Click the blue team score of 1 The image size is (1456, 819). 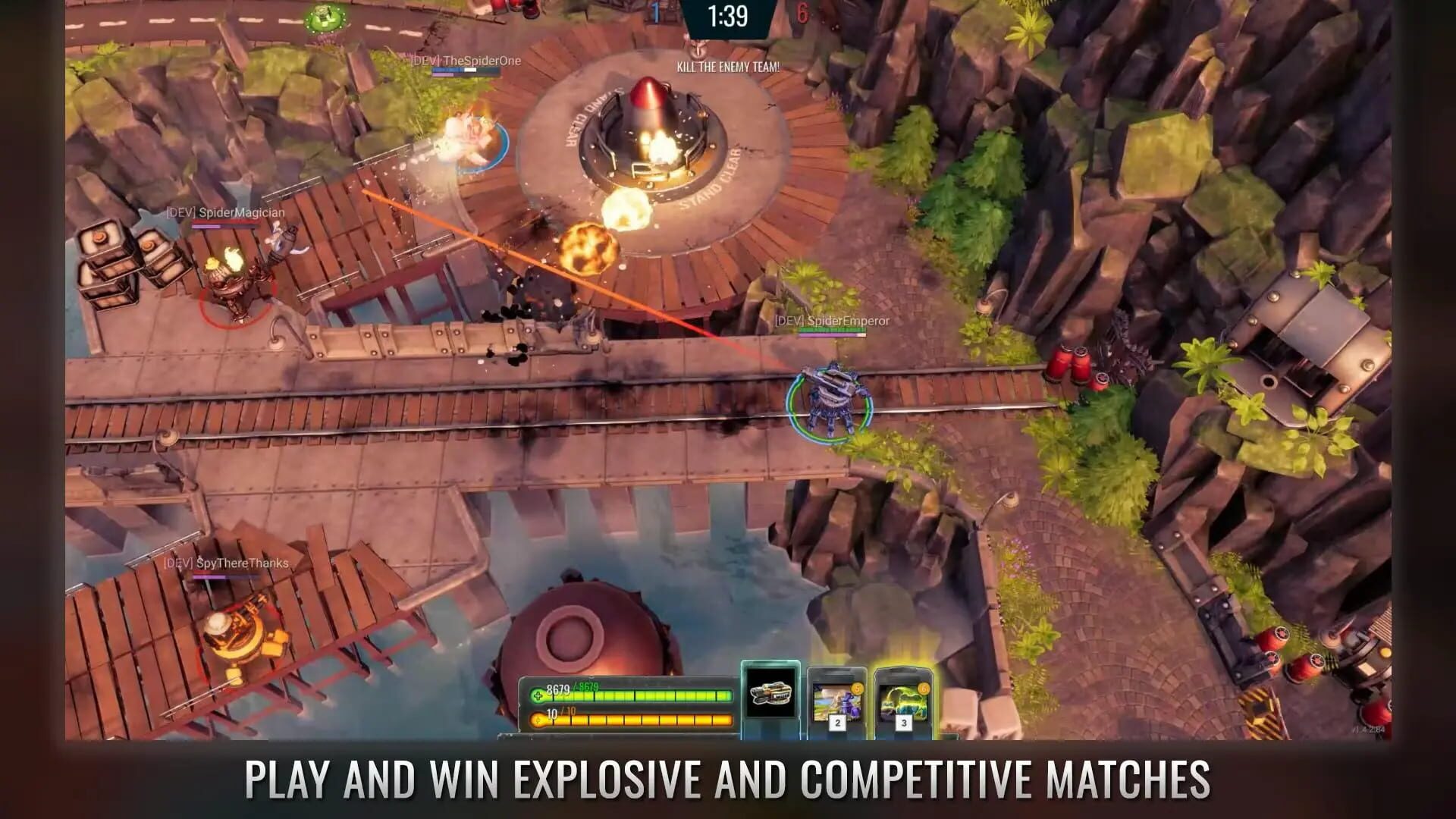click(x=657, y=14)
